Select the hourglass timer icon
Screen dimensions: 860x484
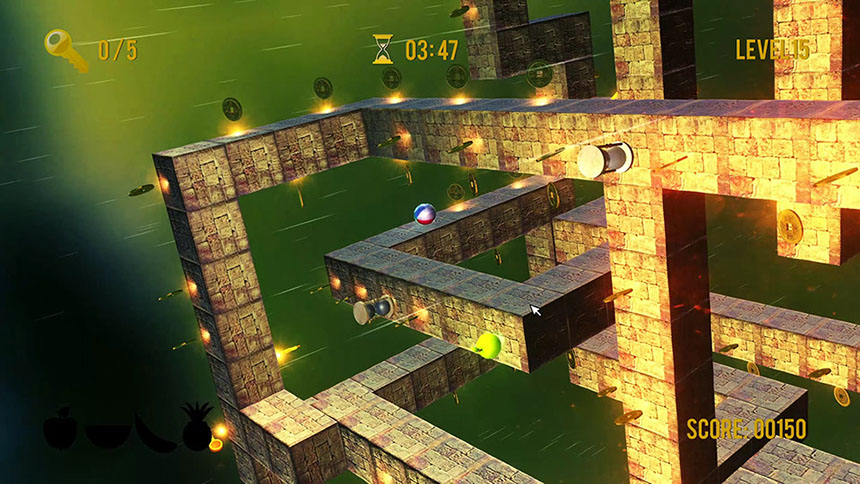click(x=383, y=49)
